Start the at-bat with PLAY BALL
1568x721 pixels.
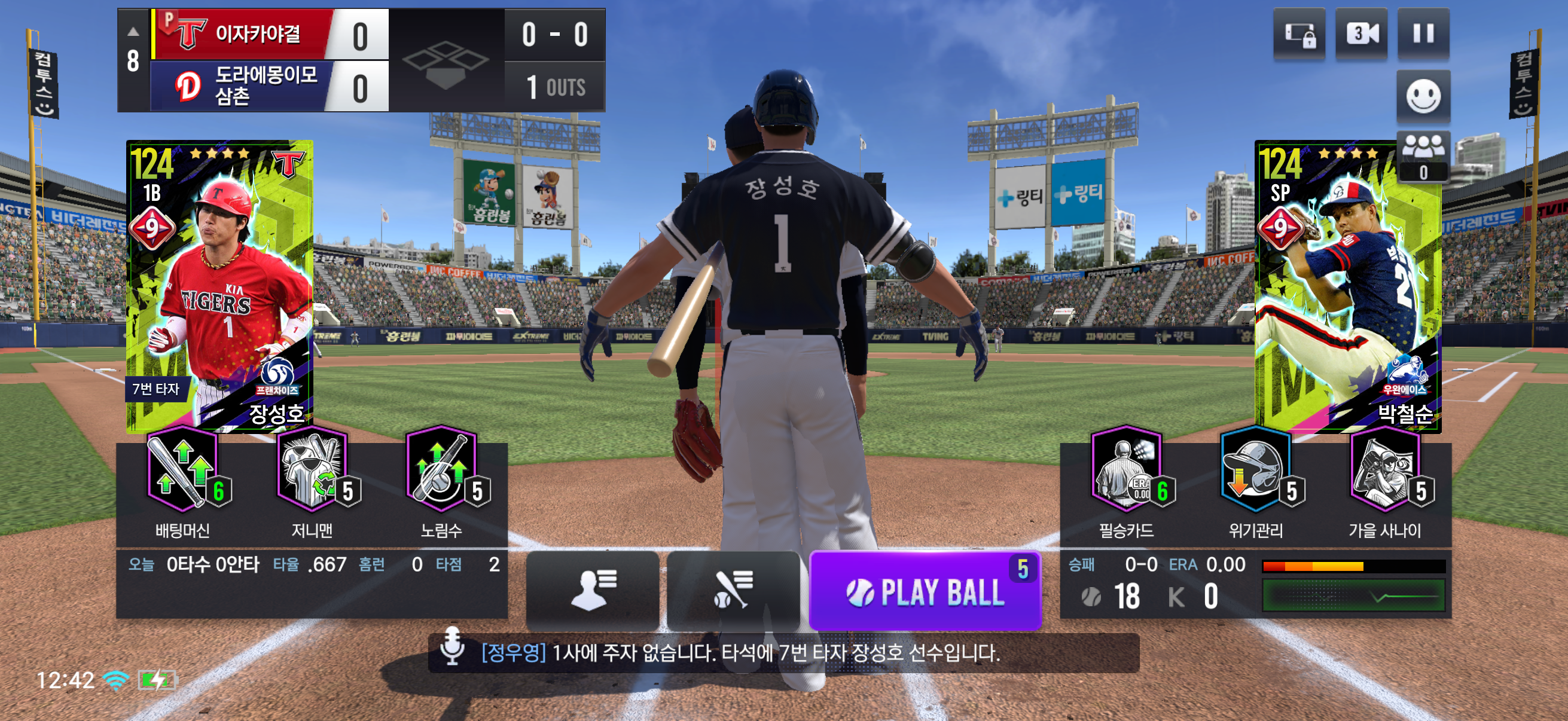[x=925, y=591]
